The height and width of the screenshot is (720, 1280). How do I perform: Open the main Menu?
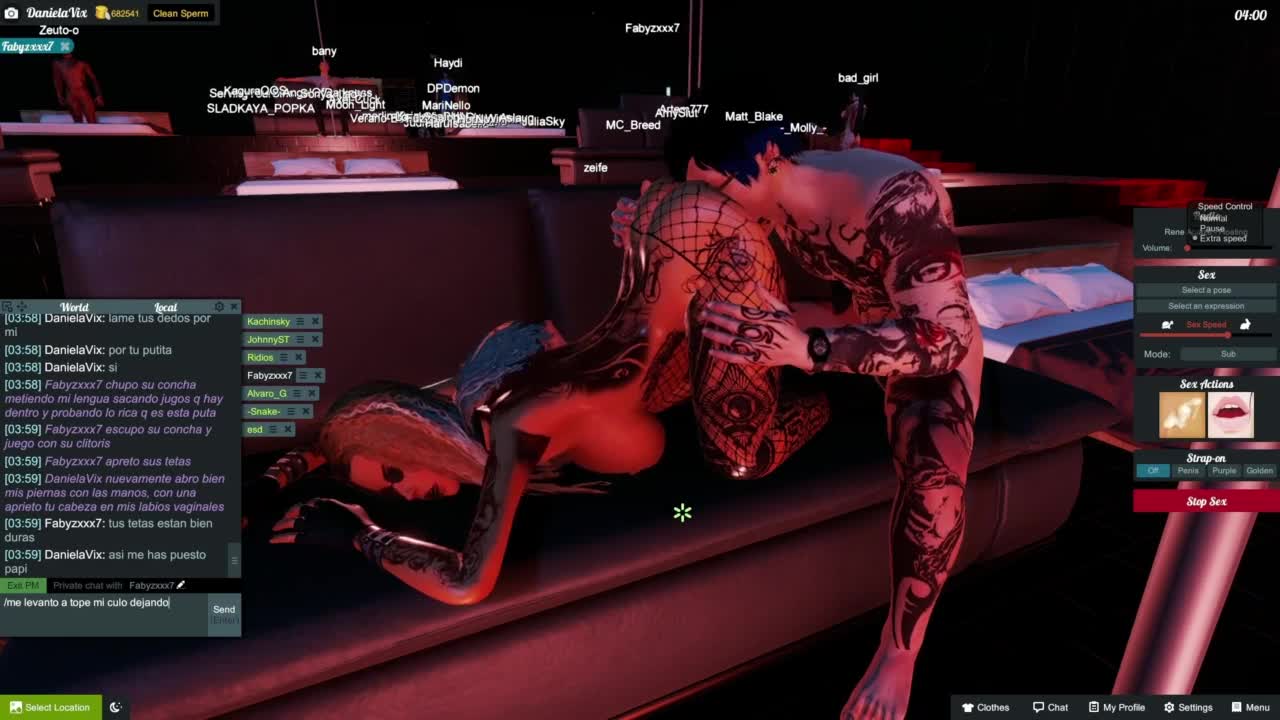tap(1250, 707)
